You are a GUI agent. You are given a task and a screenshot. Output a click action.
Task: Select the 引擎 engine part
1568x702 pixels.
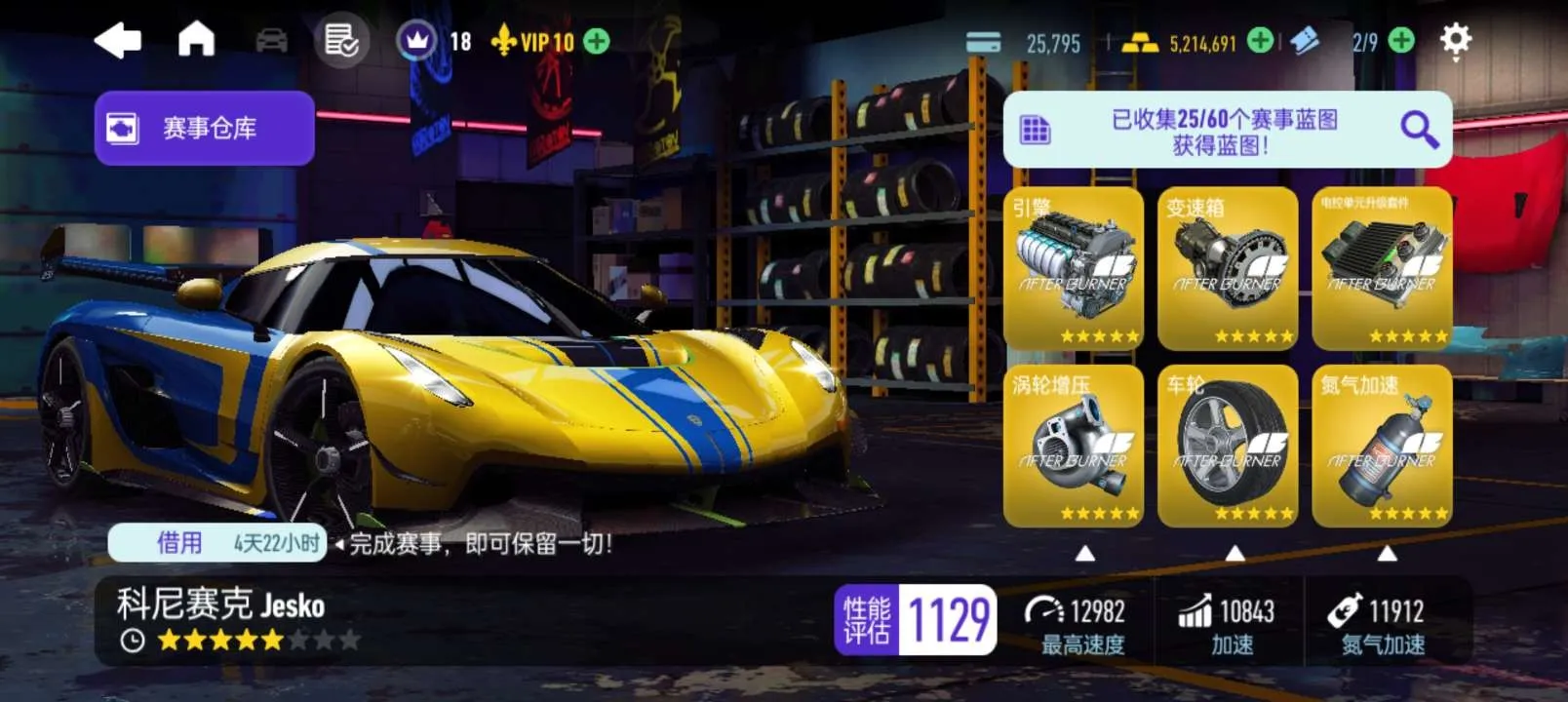point(1074,269)
